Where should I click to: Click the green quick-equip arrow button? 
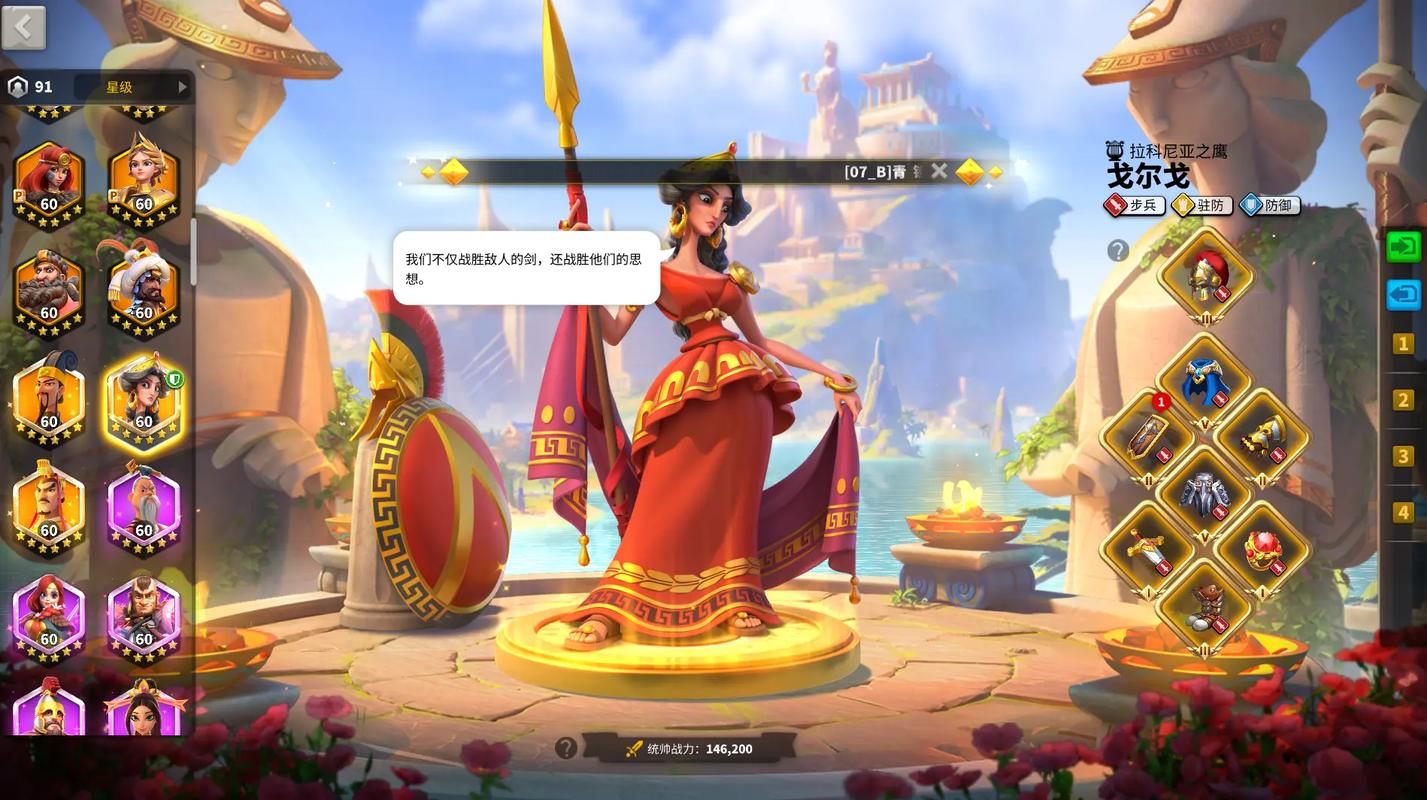point(1404,246)
